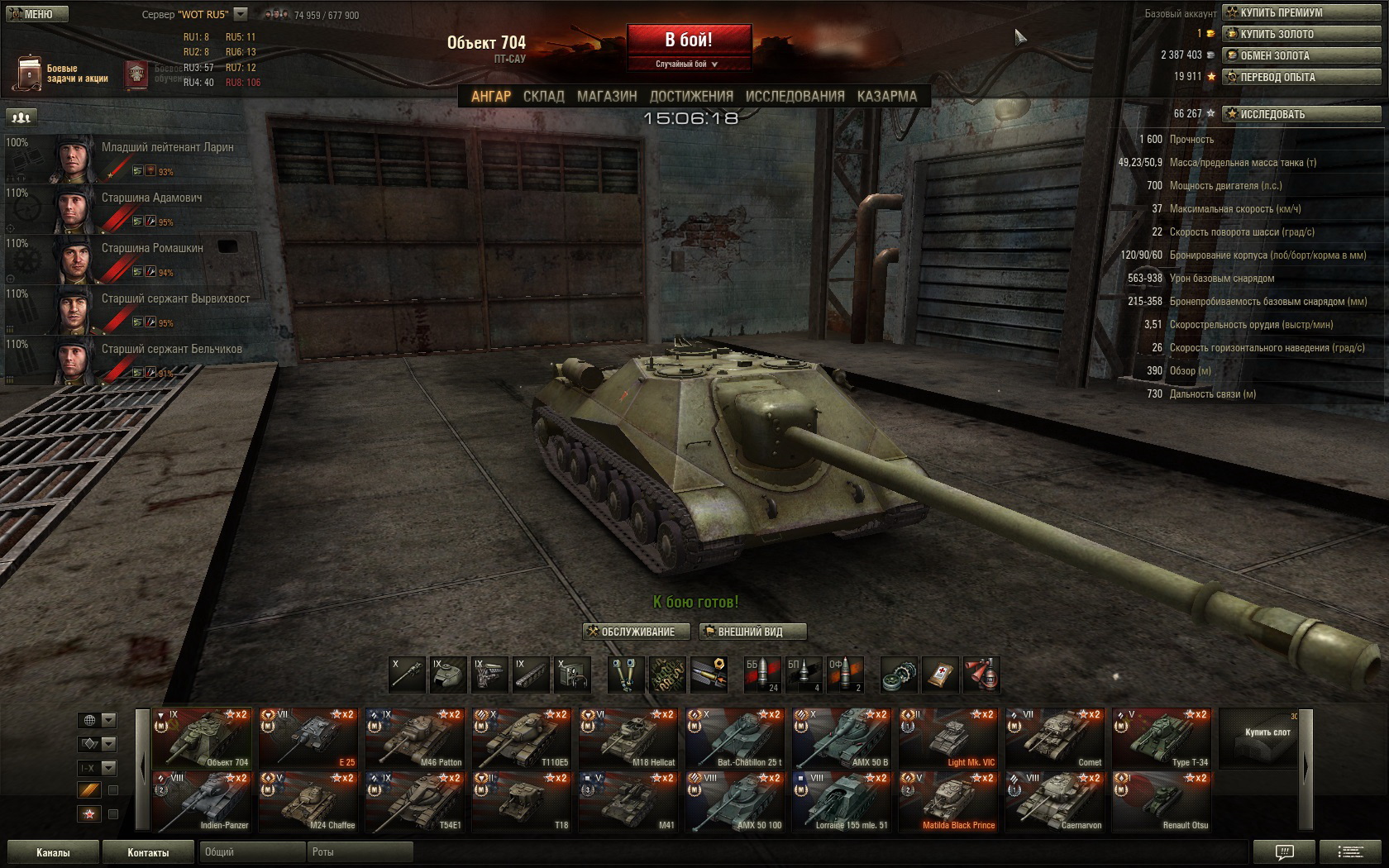Click ПЕРЕВОД ОПЫТА button
This screenshot has height=868, width=1389.
[1301, 77]
